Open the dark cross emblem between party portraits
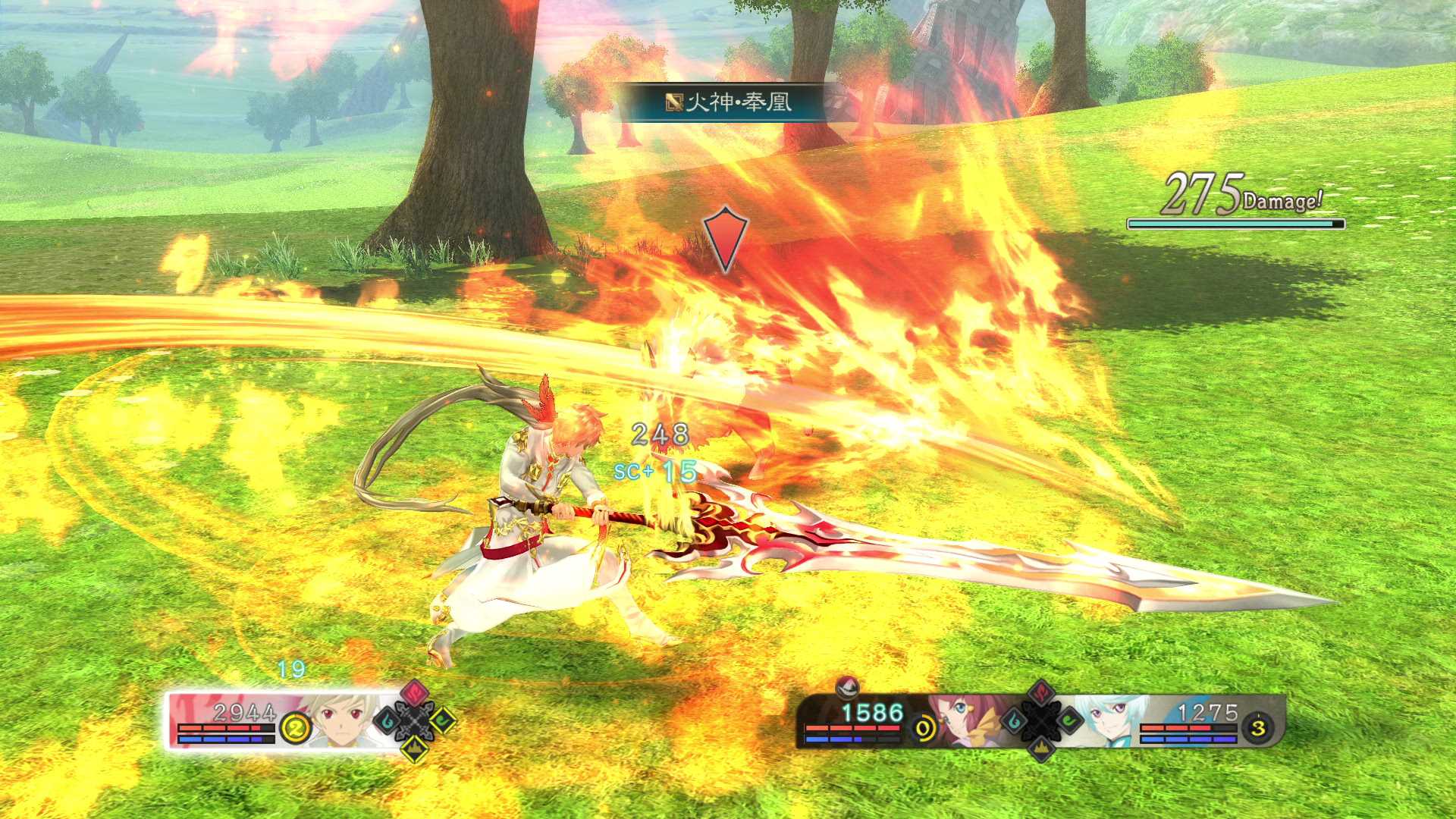1456x819 pixels. 1041,722
